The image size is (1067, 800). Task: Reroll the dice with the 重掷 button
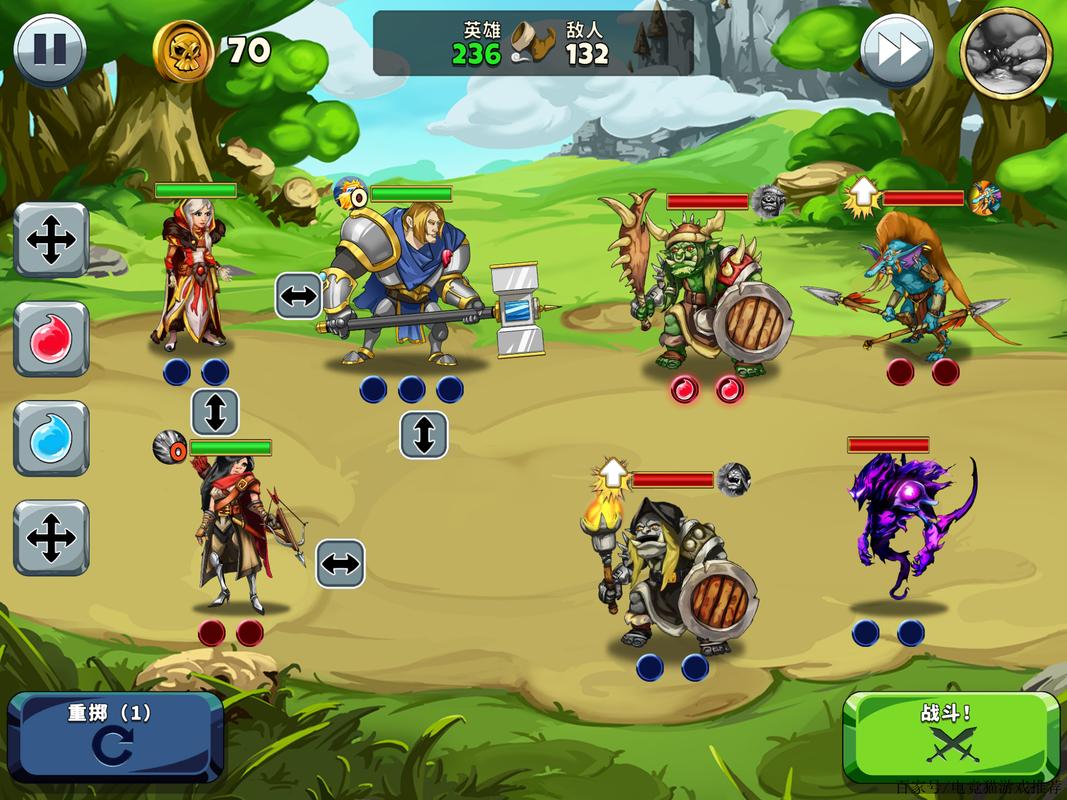tap(114, 736)
